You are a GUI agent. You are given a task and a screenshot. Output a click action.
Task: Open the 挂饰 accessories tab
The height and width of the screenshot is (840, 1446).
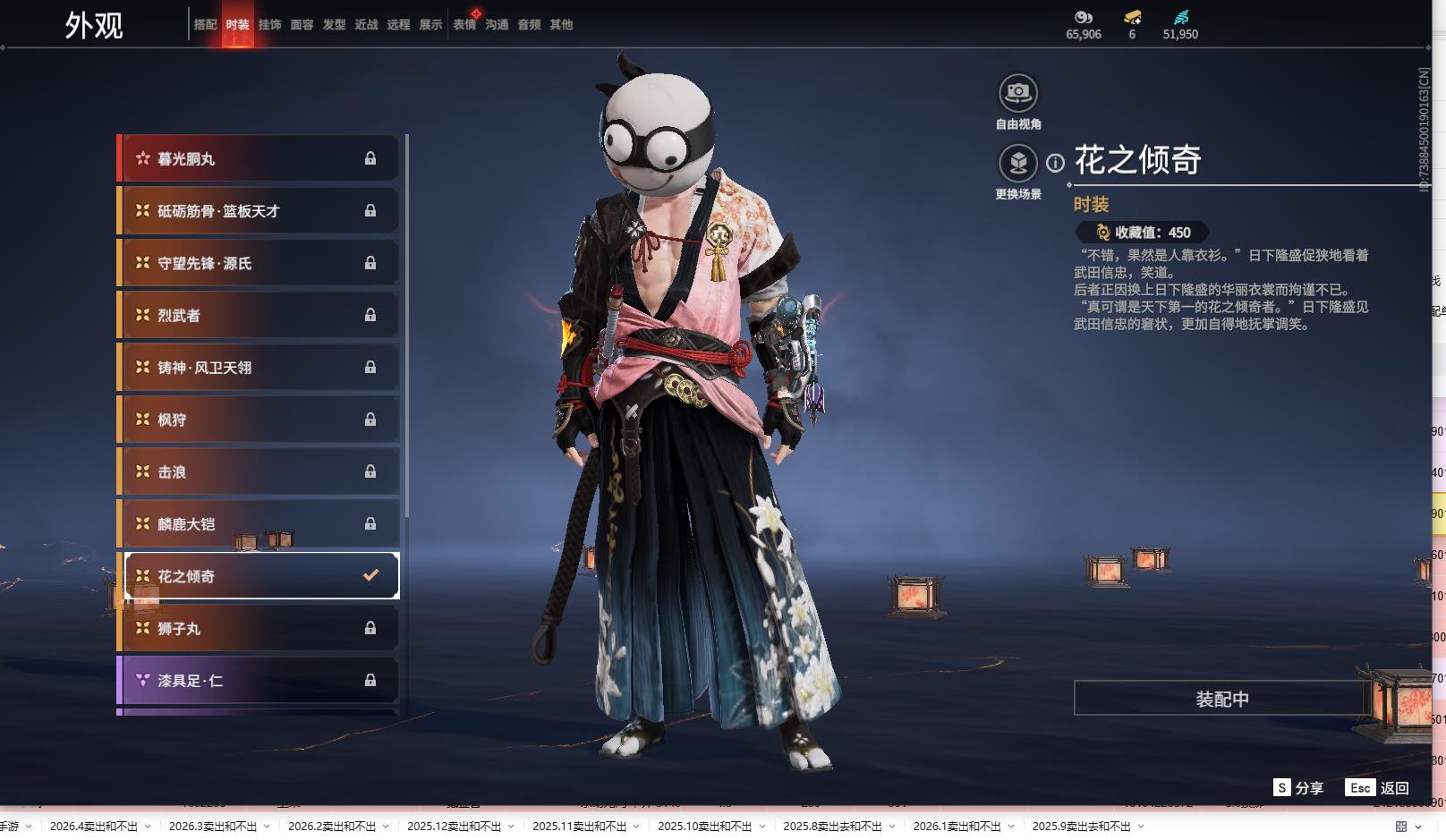269,25
